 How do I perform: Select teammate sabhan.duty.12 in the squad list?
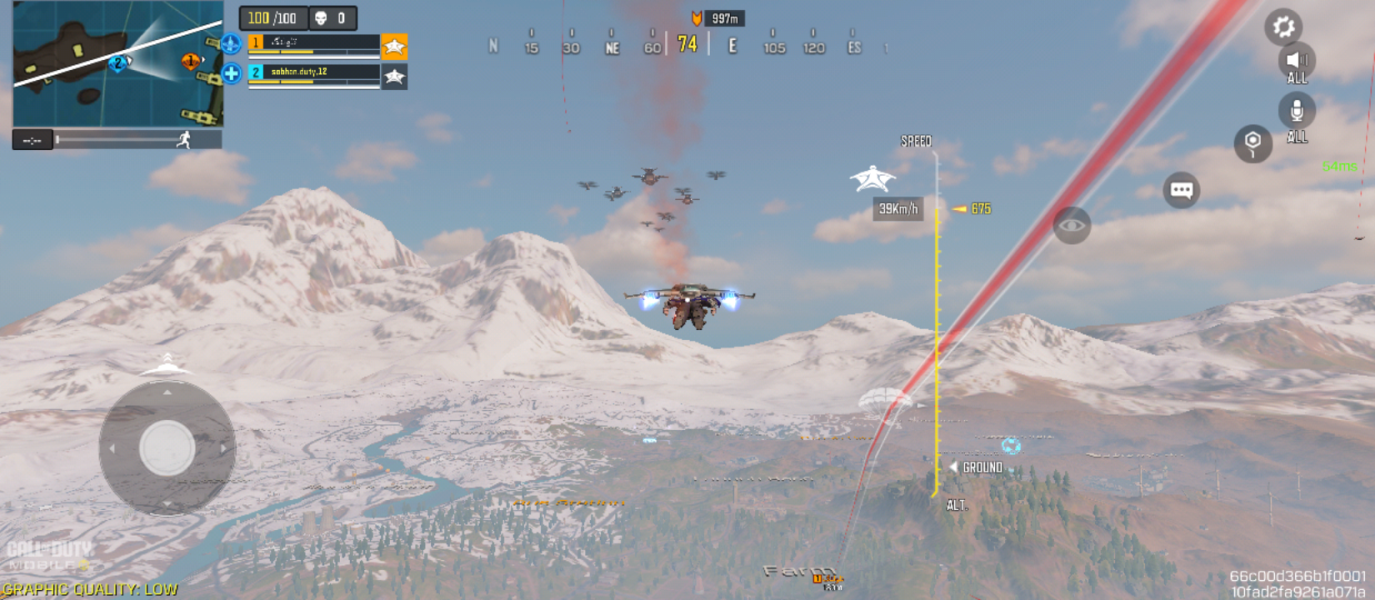click(314, 74)
